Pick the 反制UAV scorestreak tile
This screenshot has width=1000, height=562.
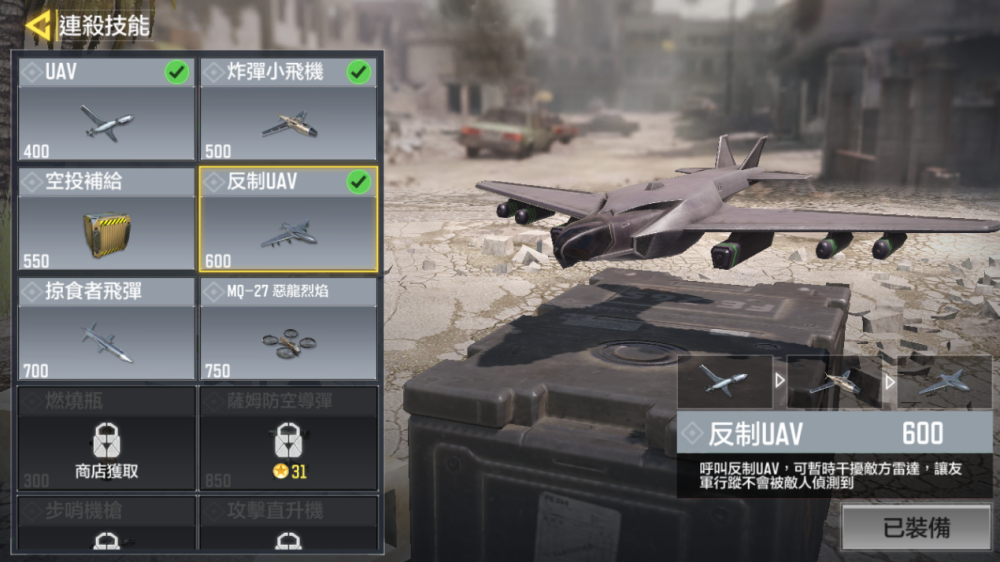(x=288, y=219)
